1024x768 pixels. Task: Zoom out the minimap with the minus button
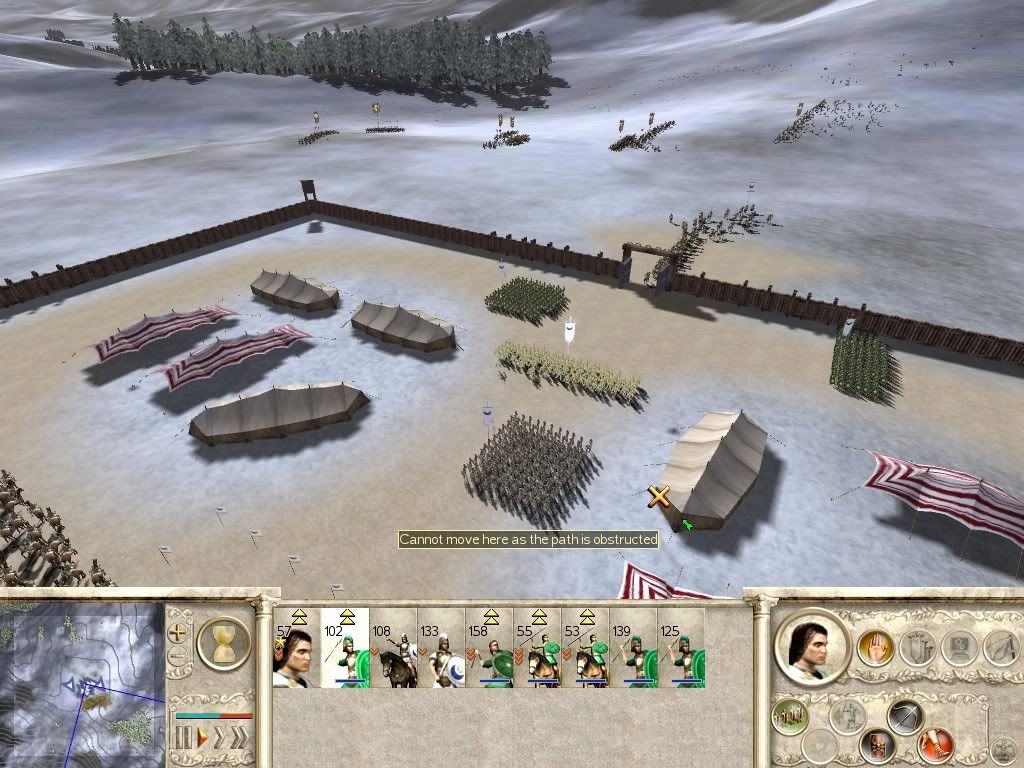[179, 657]
